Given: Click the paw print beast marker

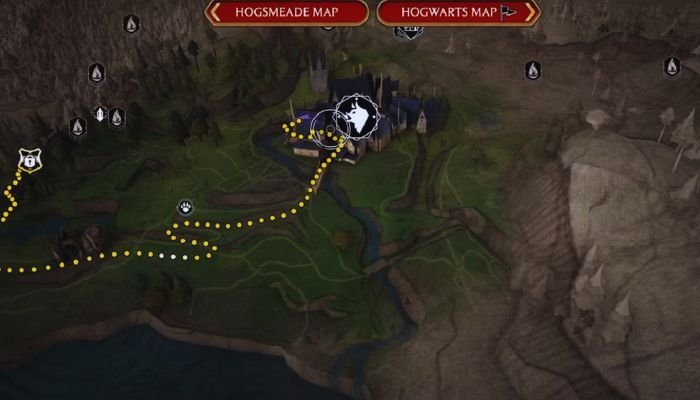Looking at the screenshot, I should pyautogui.click(x=186, y=207).
